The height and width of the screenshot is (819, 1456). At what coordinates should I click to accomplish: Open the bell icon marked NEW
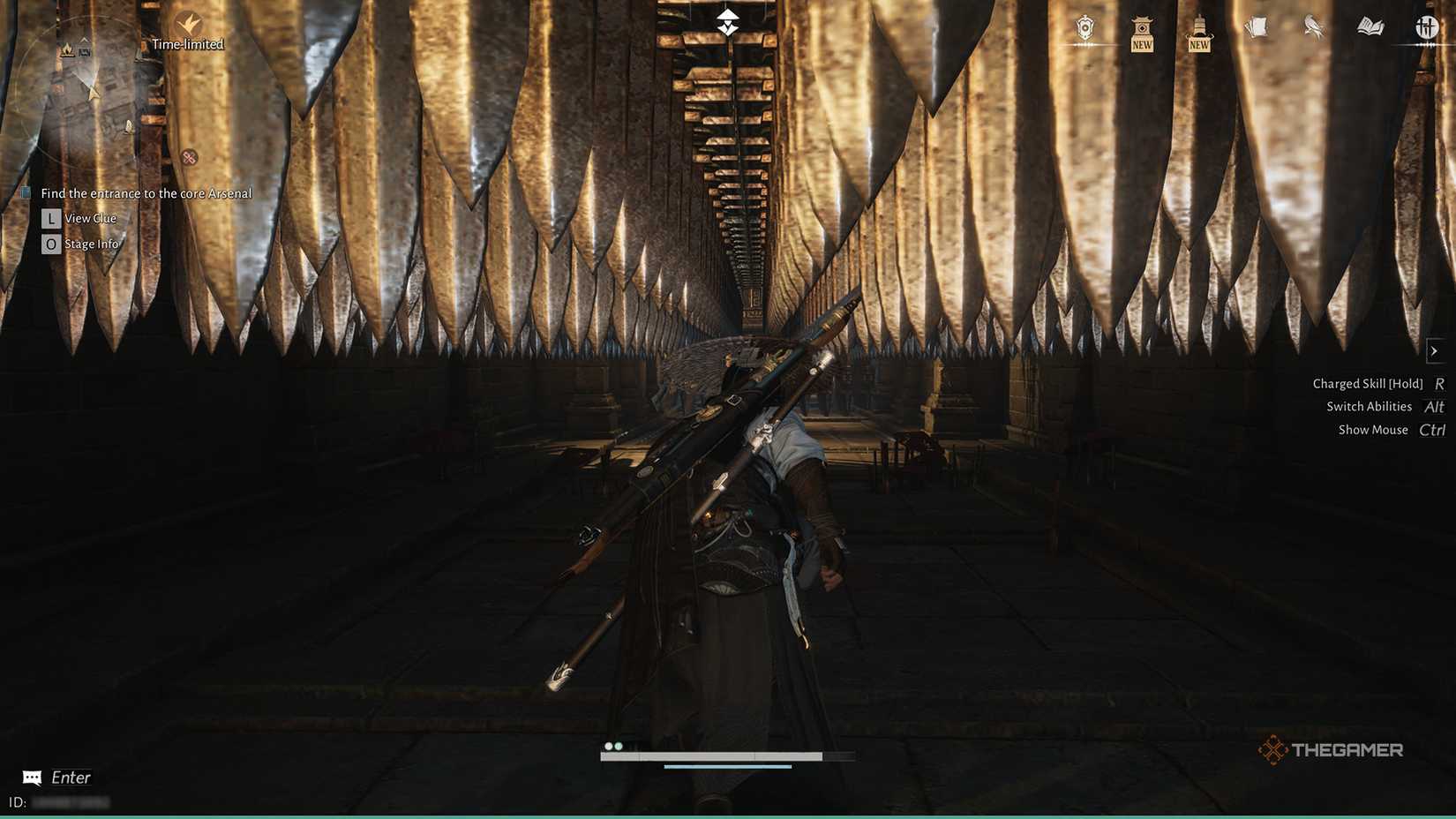pos(1198,28)
